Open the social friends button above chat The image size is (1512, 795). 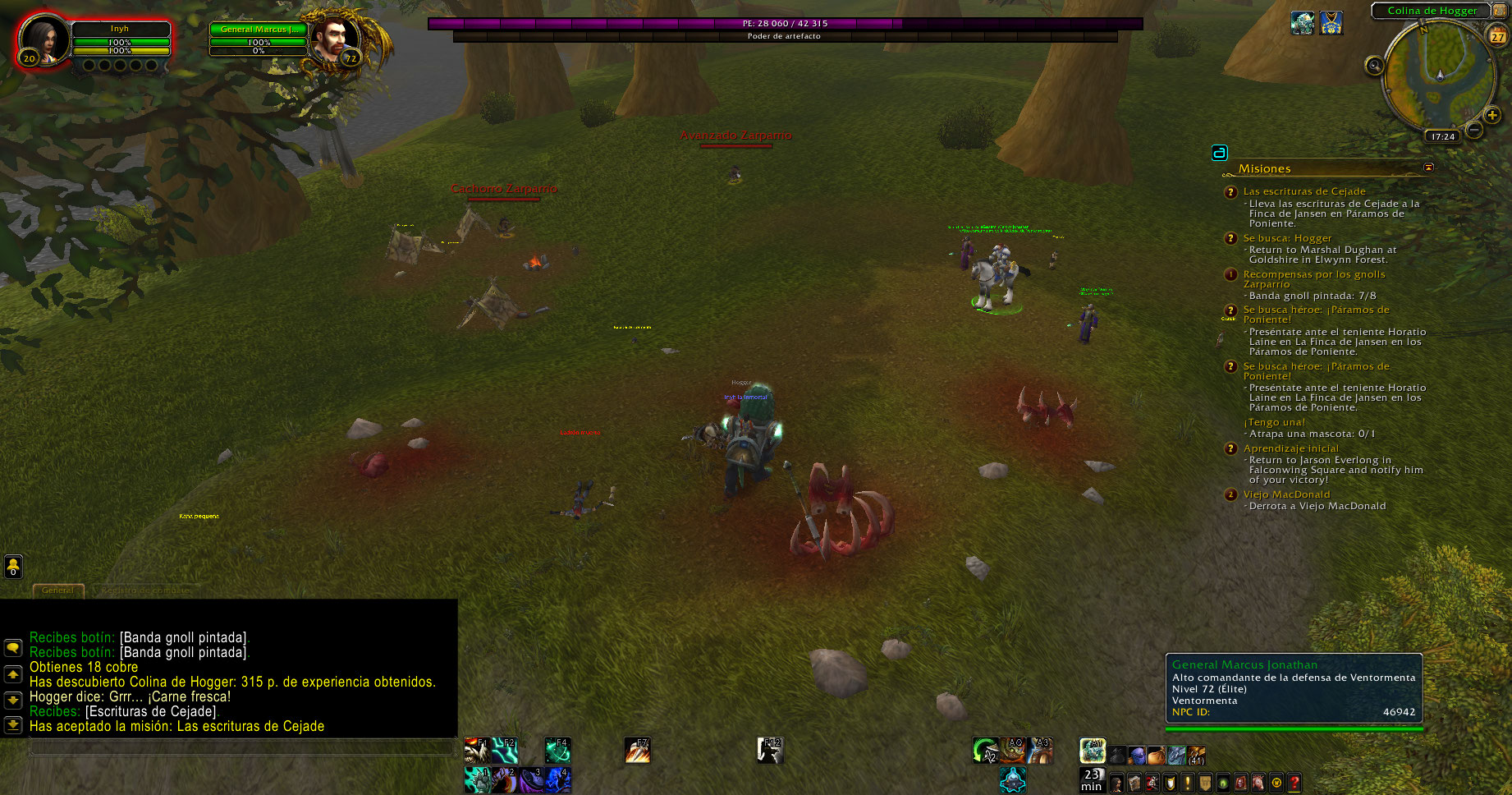click(13, 566)
